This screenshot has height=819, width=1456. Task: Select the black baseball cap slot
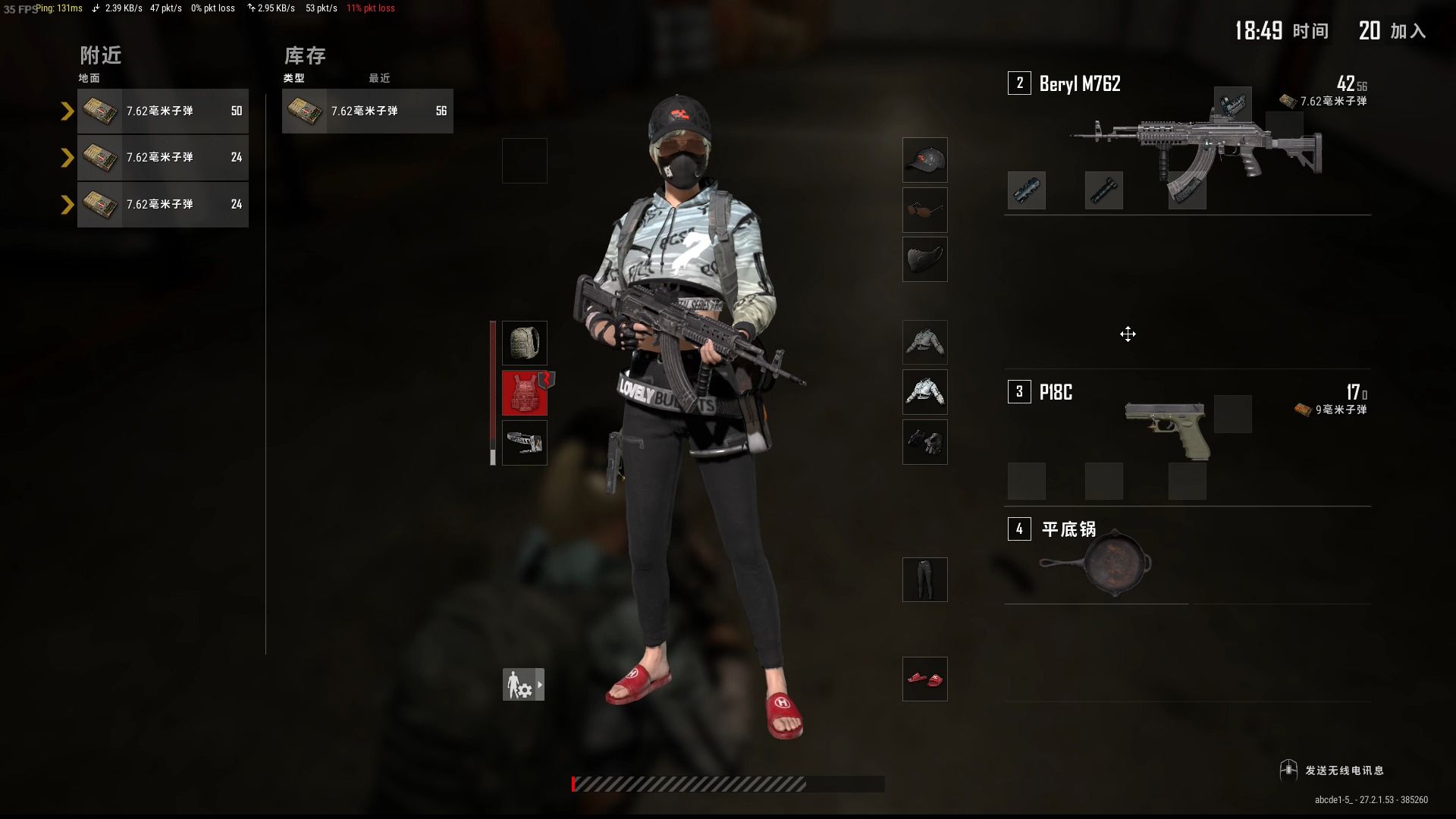click(x=924, y=160)
